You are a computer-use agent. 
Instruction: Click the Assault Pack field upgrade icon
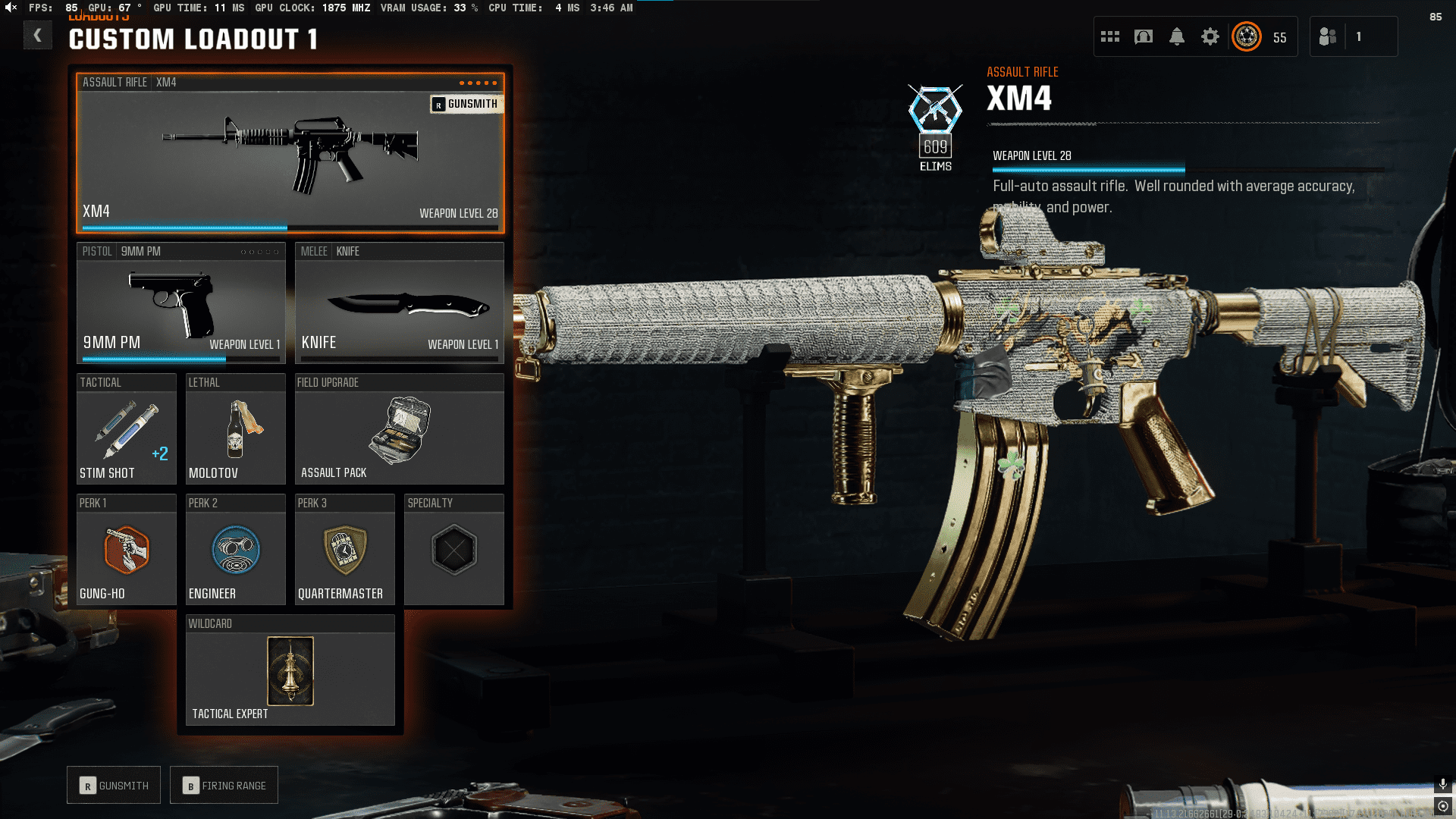point(400,431)
